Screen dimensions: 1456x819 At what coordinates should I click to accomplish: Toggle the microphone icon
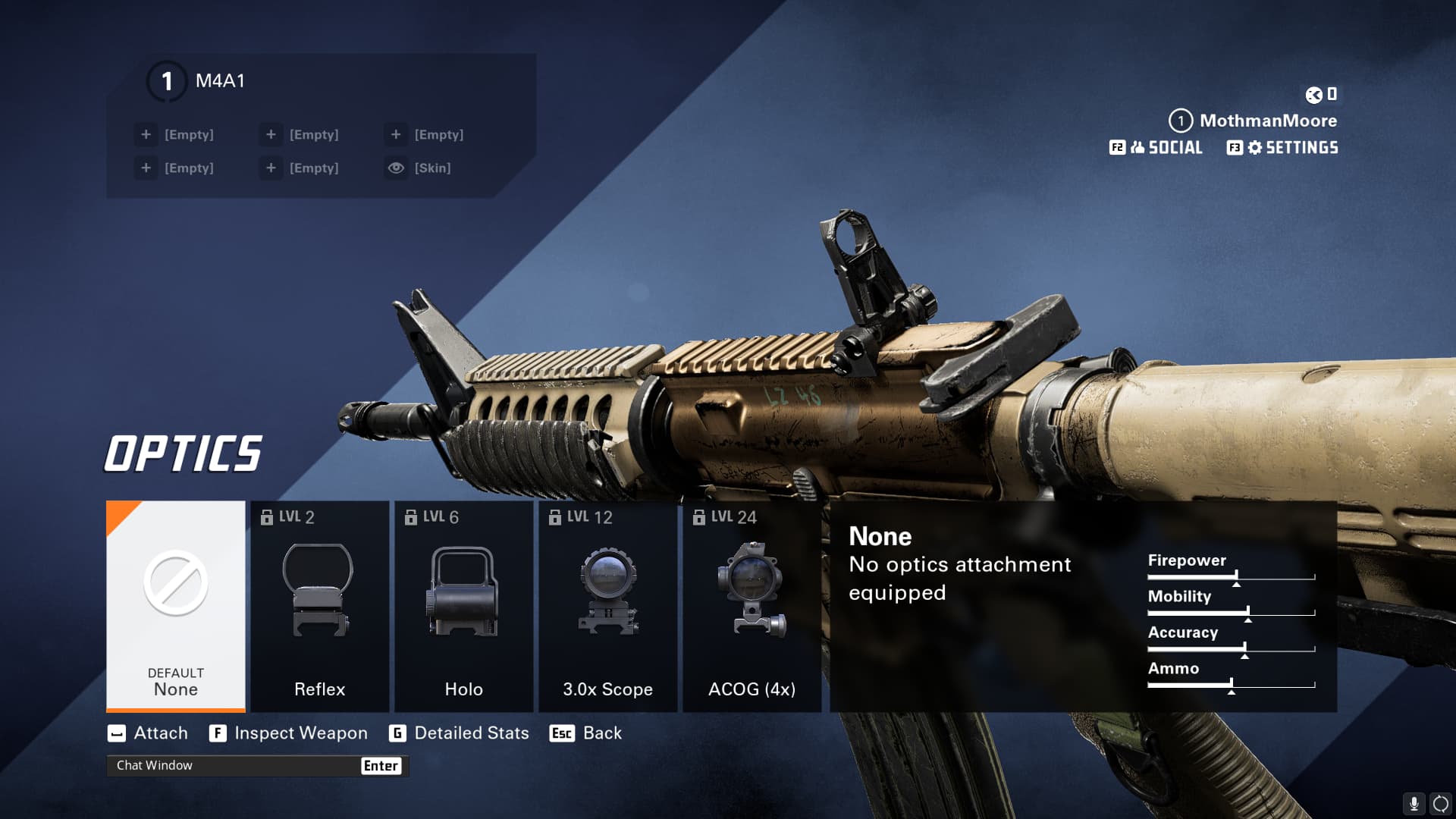(x=1414, y=803)
